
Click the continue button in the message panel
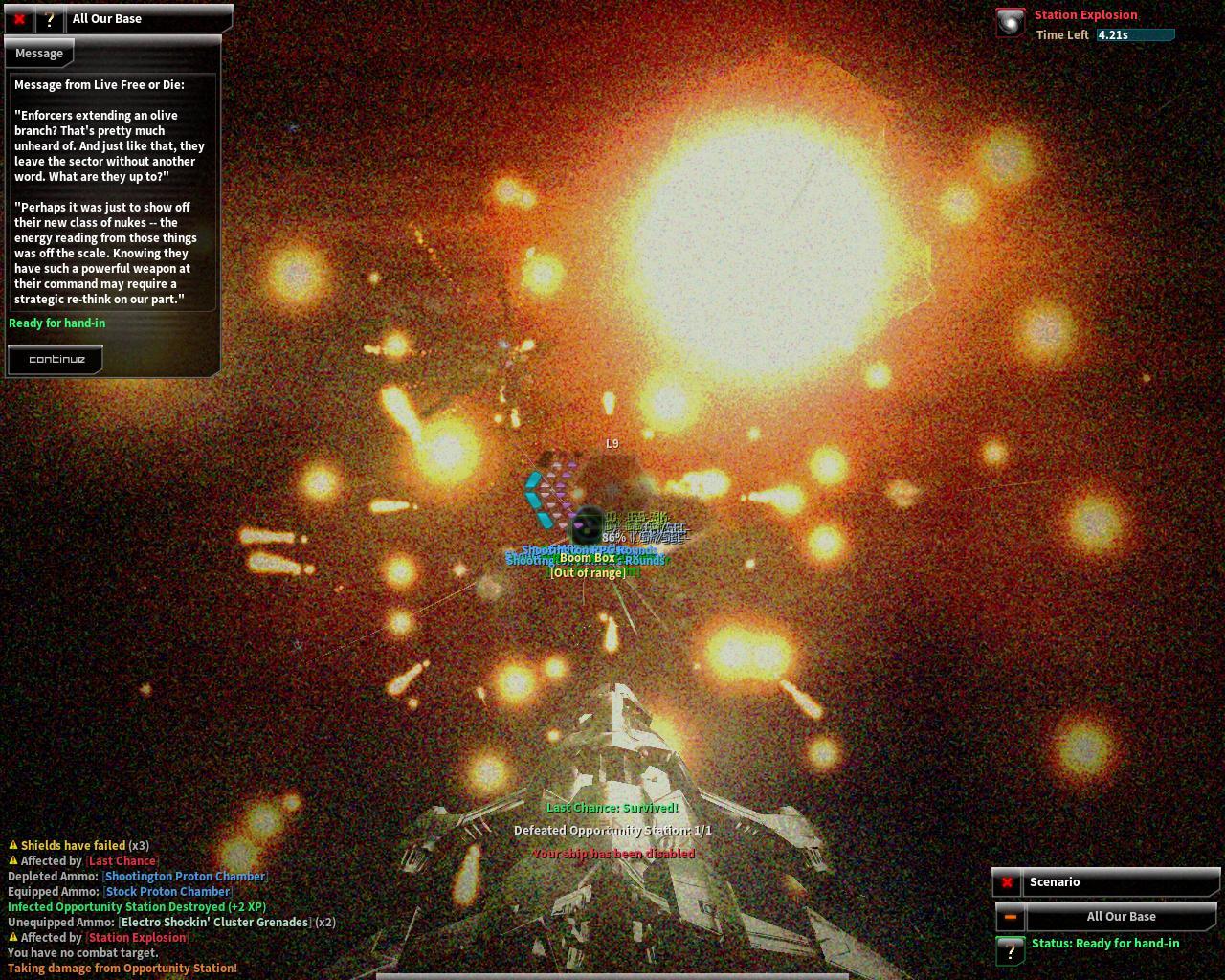tap(56, 360)
